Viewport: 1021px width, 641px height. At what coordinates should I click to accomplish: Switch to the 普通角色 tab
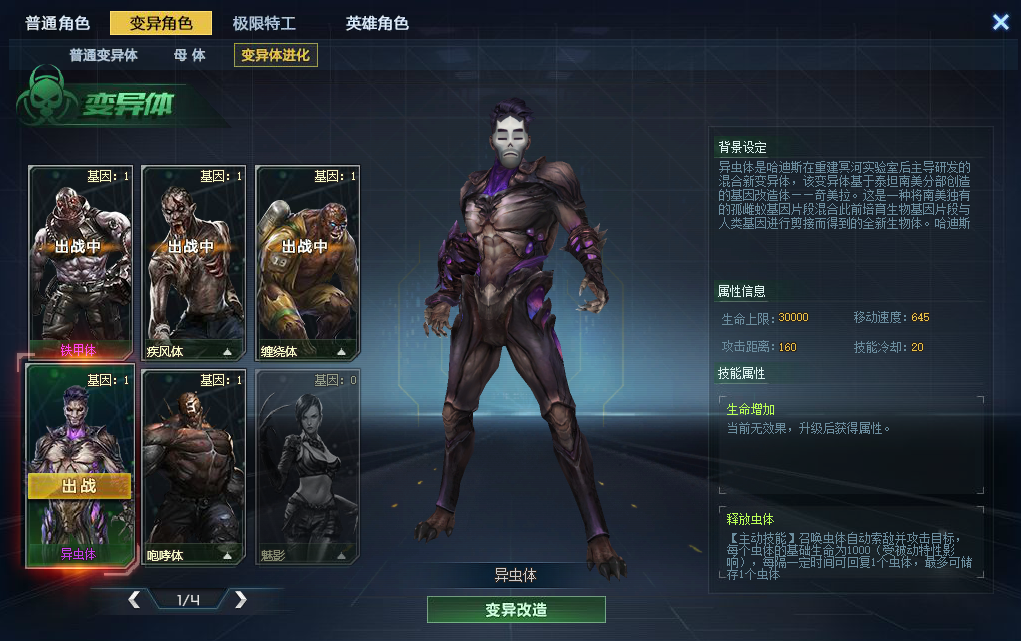[58, 23]
